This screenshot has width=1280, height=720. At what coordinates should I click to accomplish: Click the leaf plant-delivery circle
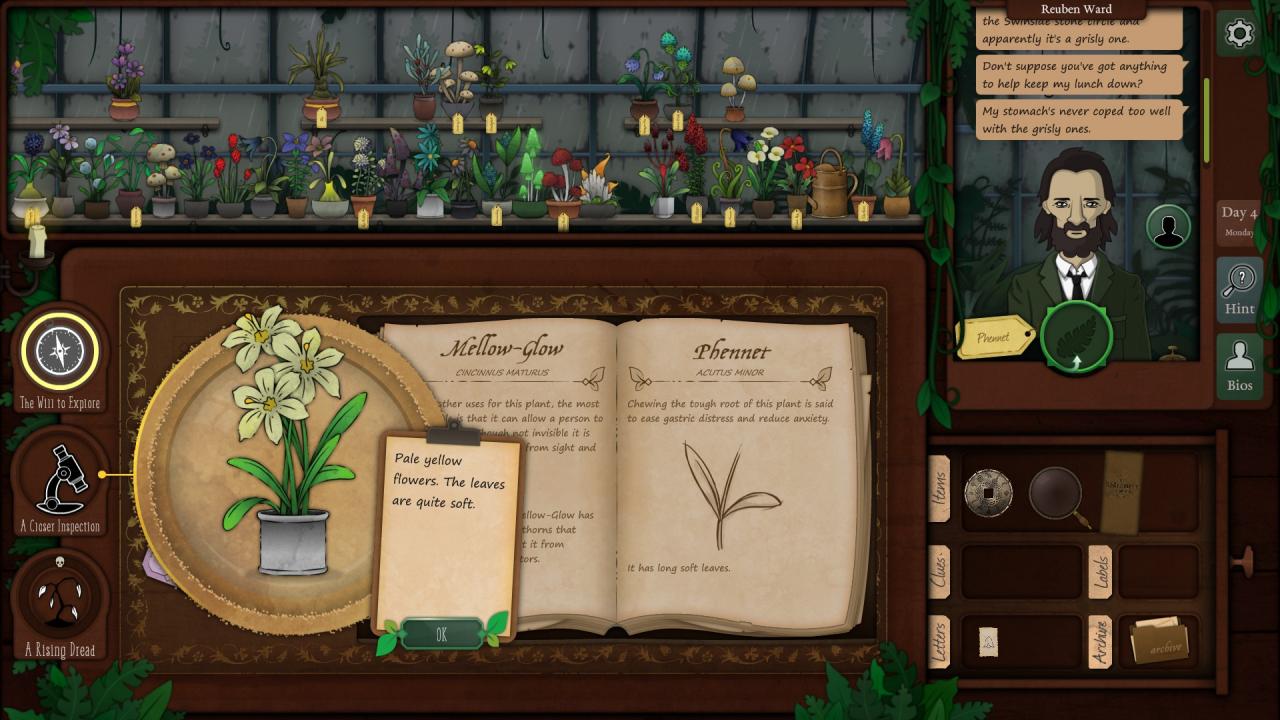1076,337
